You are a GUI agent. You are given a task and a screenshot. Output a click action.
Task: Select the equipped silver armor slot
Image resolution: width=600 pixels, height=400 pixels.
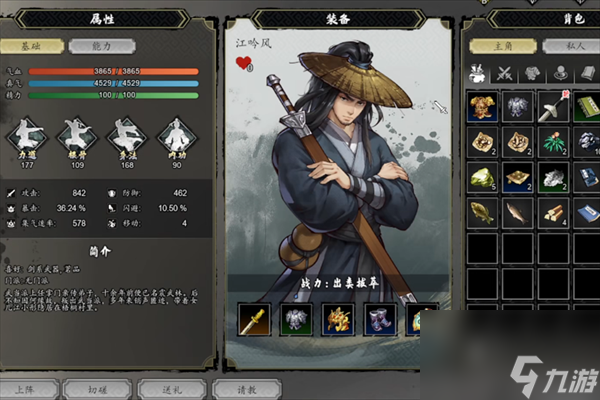(297, 320)
